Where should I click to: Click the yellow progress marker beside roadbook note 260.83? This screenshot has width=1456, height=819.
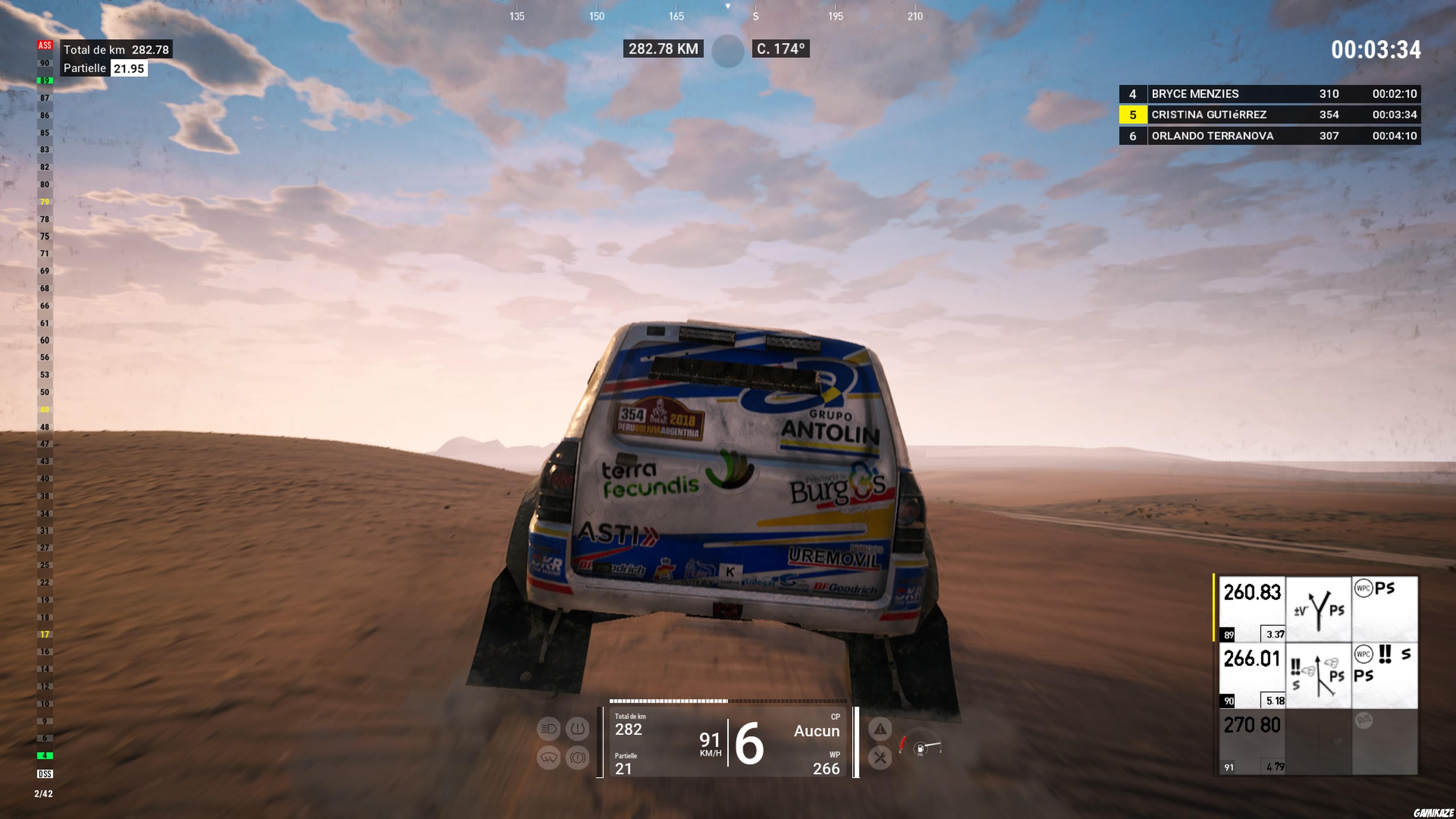pyautogui.click(x=1214, y=607)
